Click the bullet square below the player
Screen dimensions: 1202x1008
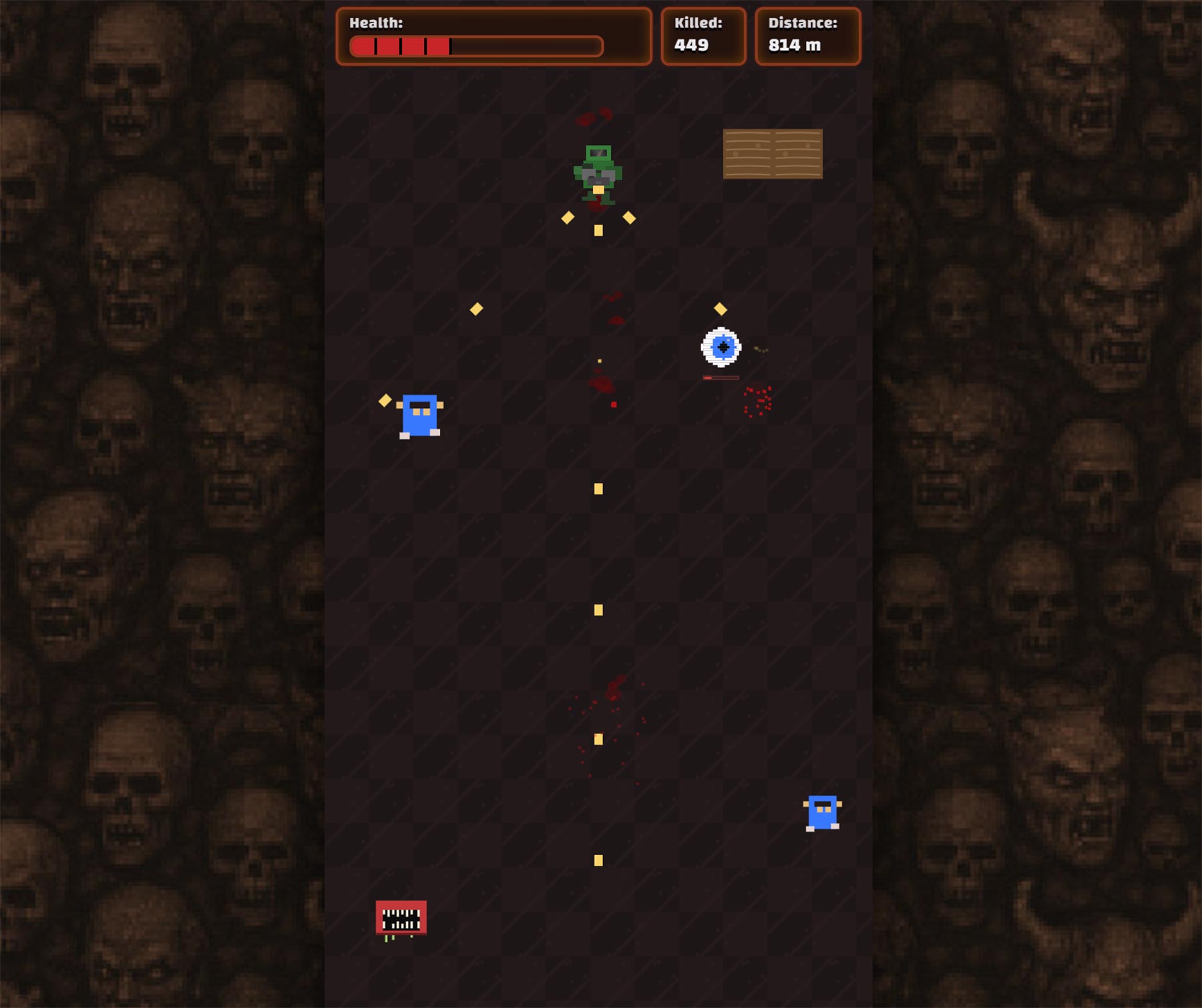coord(598,229)
